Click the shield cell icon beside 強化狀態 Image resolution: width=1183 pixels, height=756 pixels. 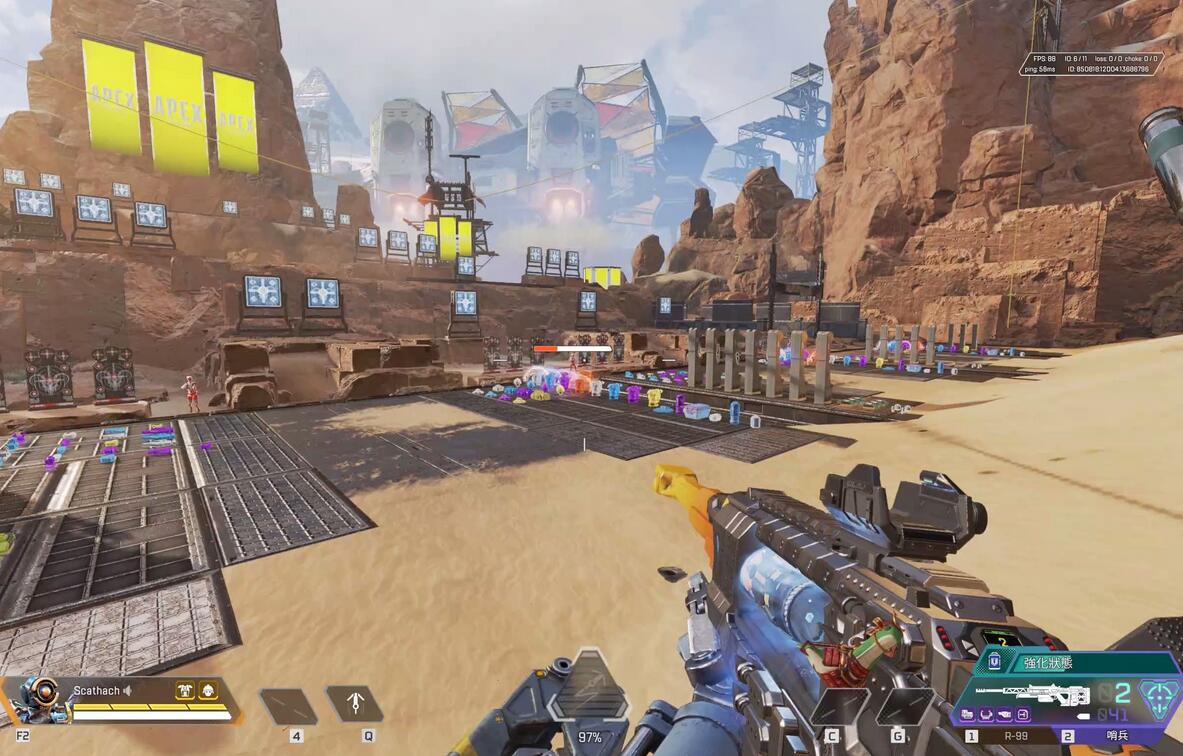point(994,661)
